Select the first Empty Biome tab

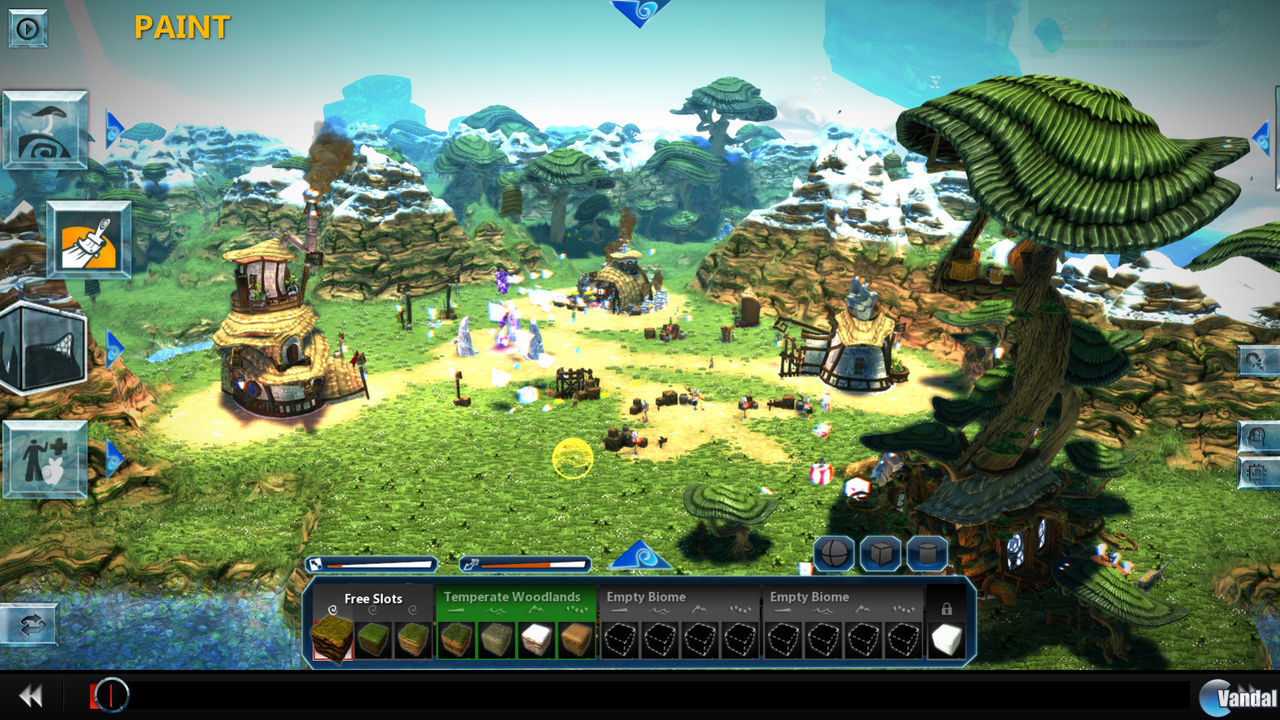coord(649,596)
